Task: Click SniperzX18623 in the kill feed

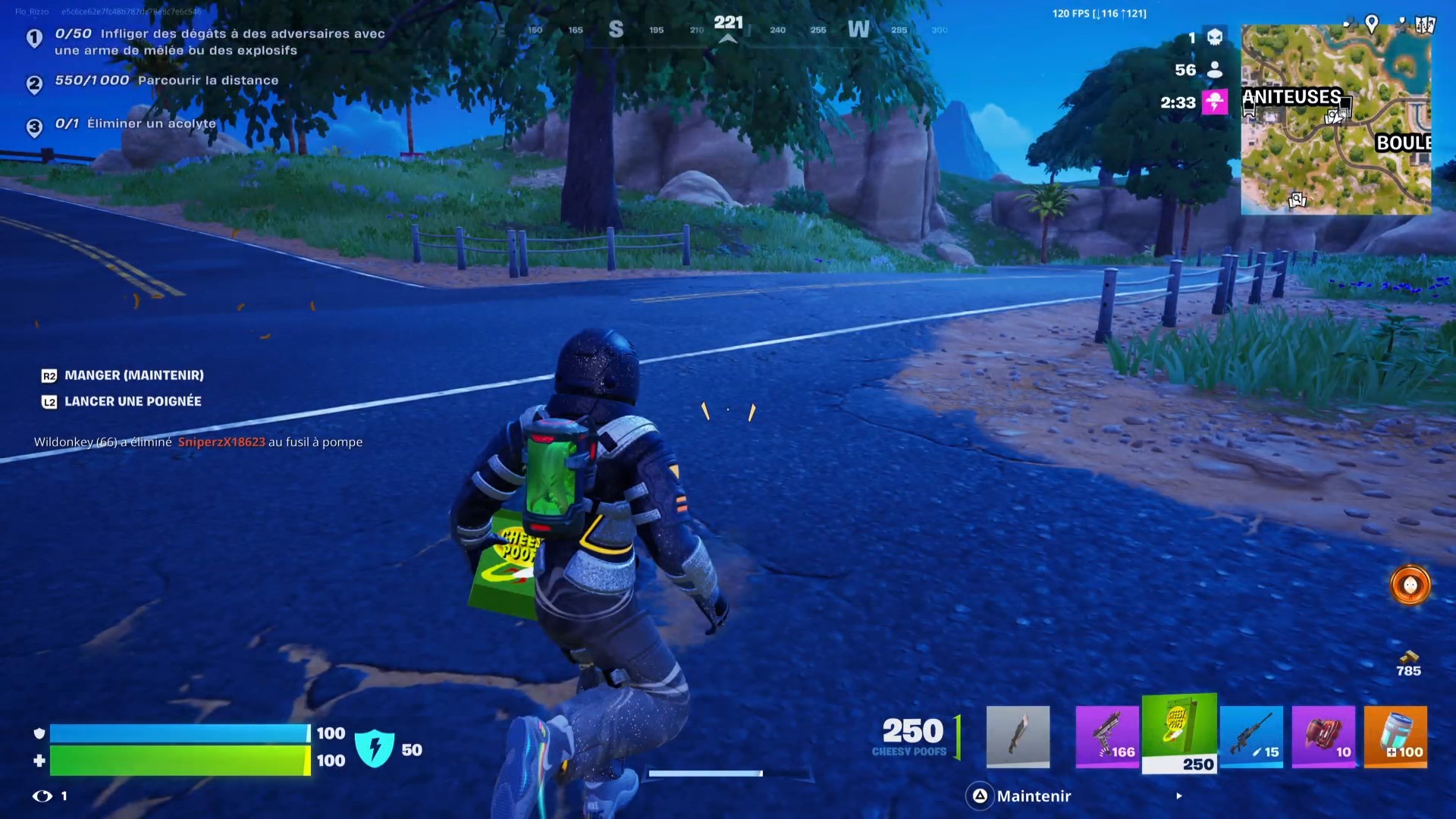Action: (221, 442)
